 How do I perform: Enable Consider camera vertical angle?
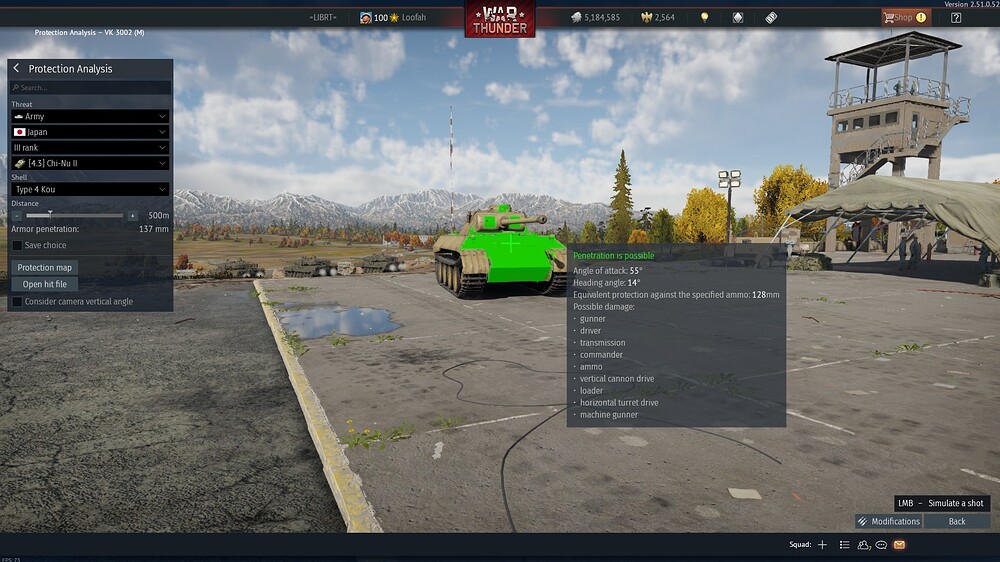point(17,301)
